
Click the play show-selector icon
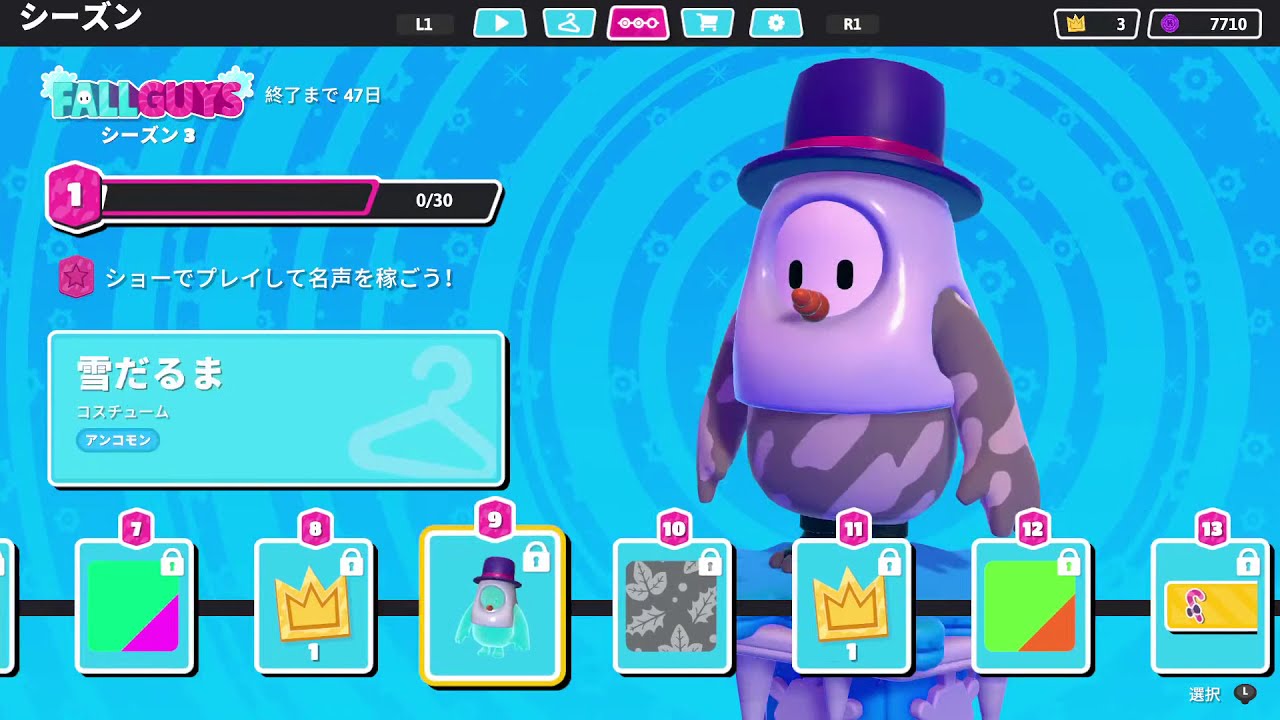tap(499, 23)
